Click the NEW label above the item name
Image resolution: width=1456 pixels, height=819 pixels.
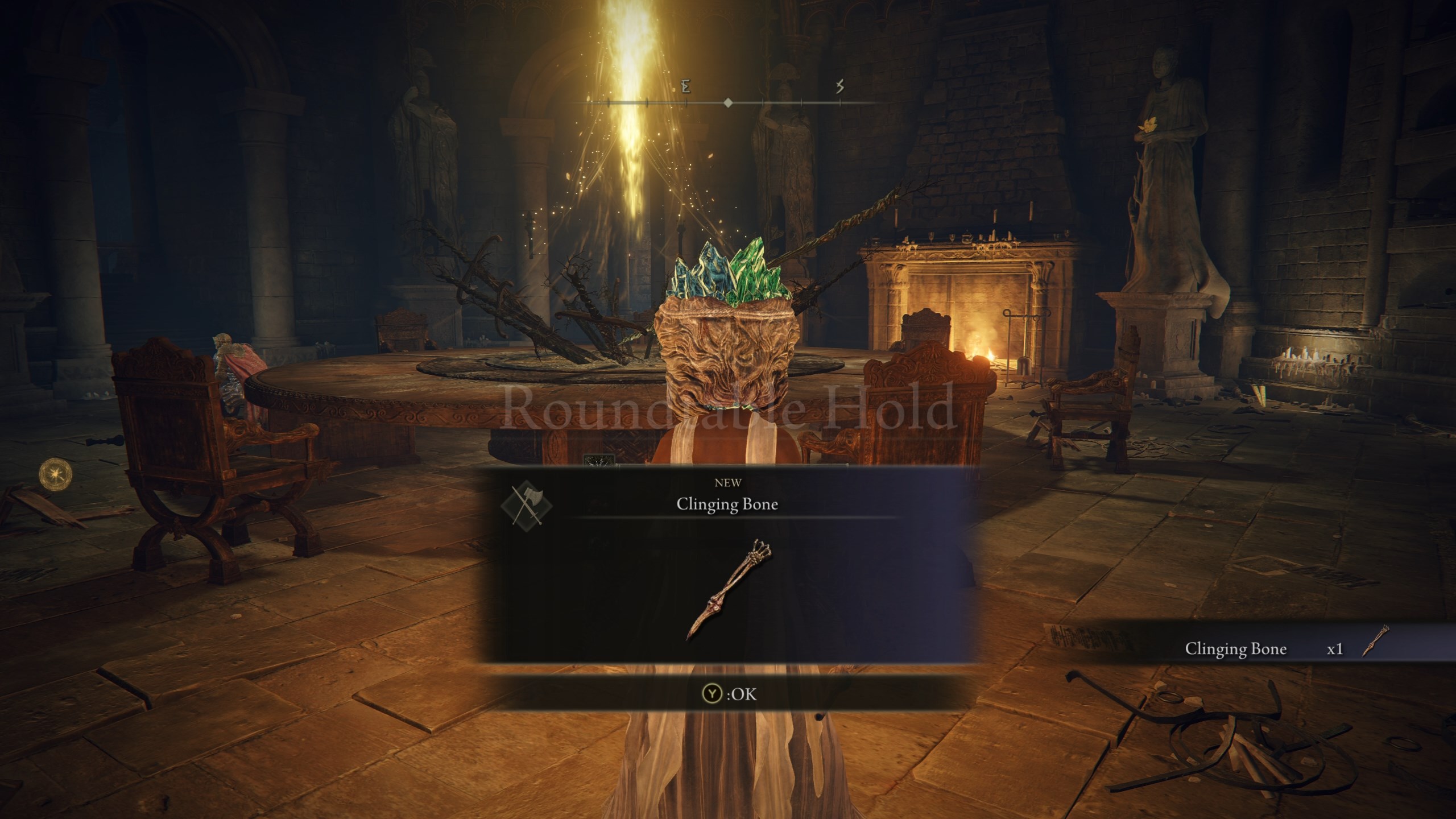click(728, 484)
